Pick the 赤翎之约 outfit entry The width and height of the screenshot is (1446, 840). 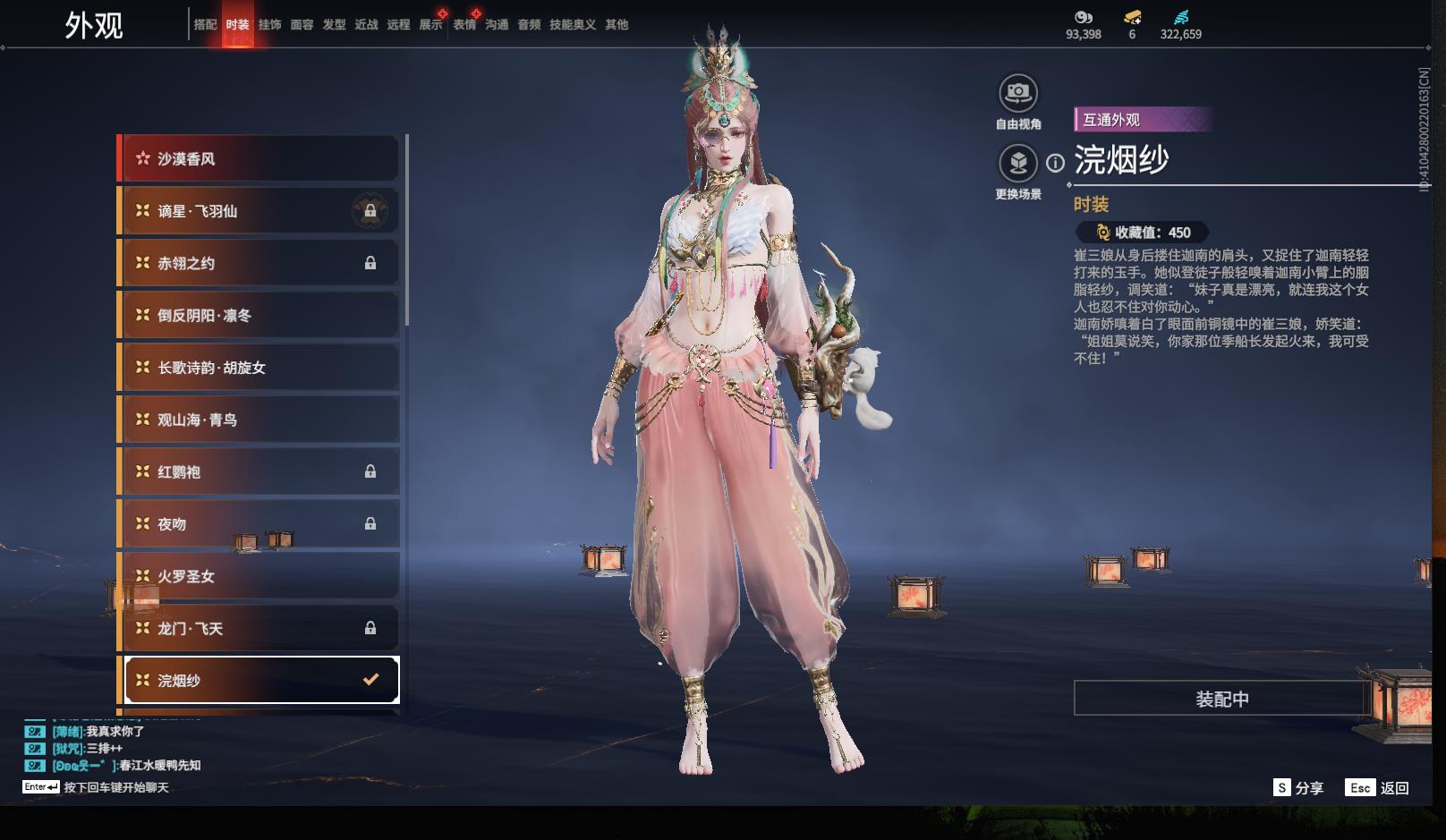coord(259,263)
